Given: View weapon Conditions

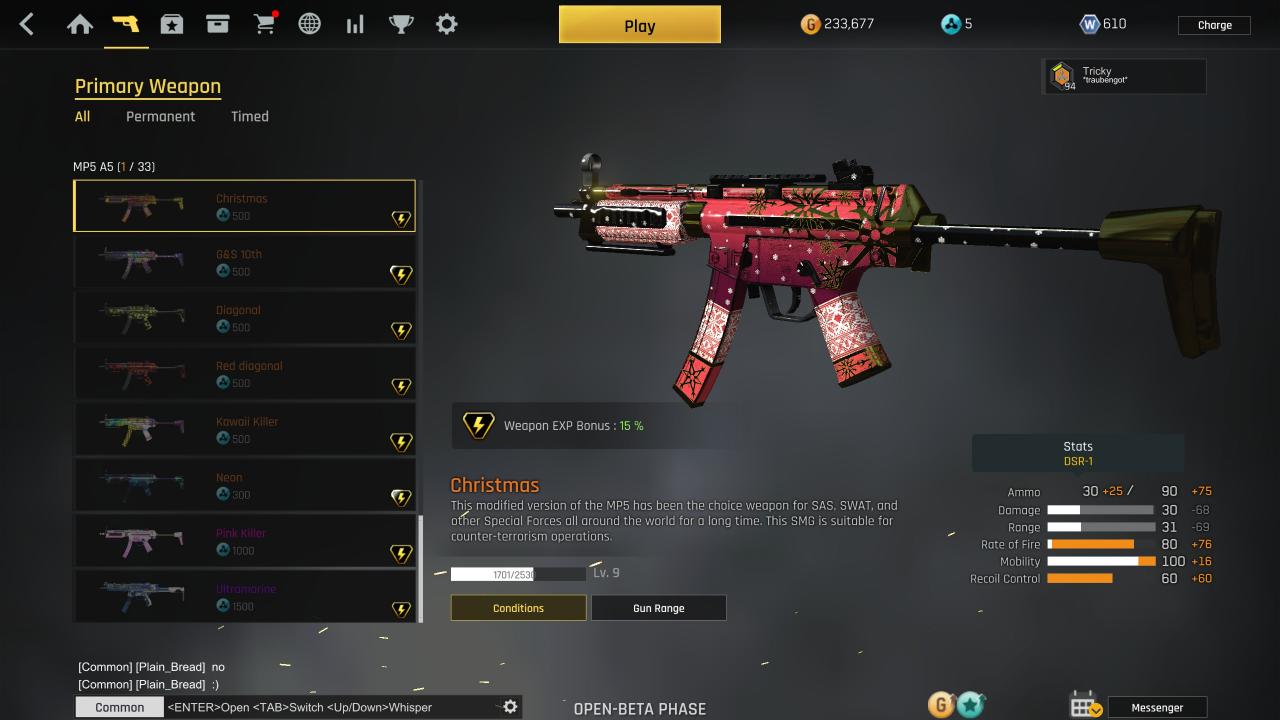Looking at the screenshot, I should point(518,608).
